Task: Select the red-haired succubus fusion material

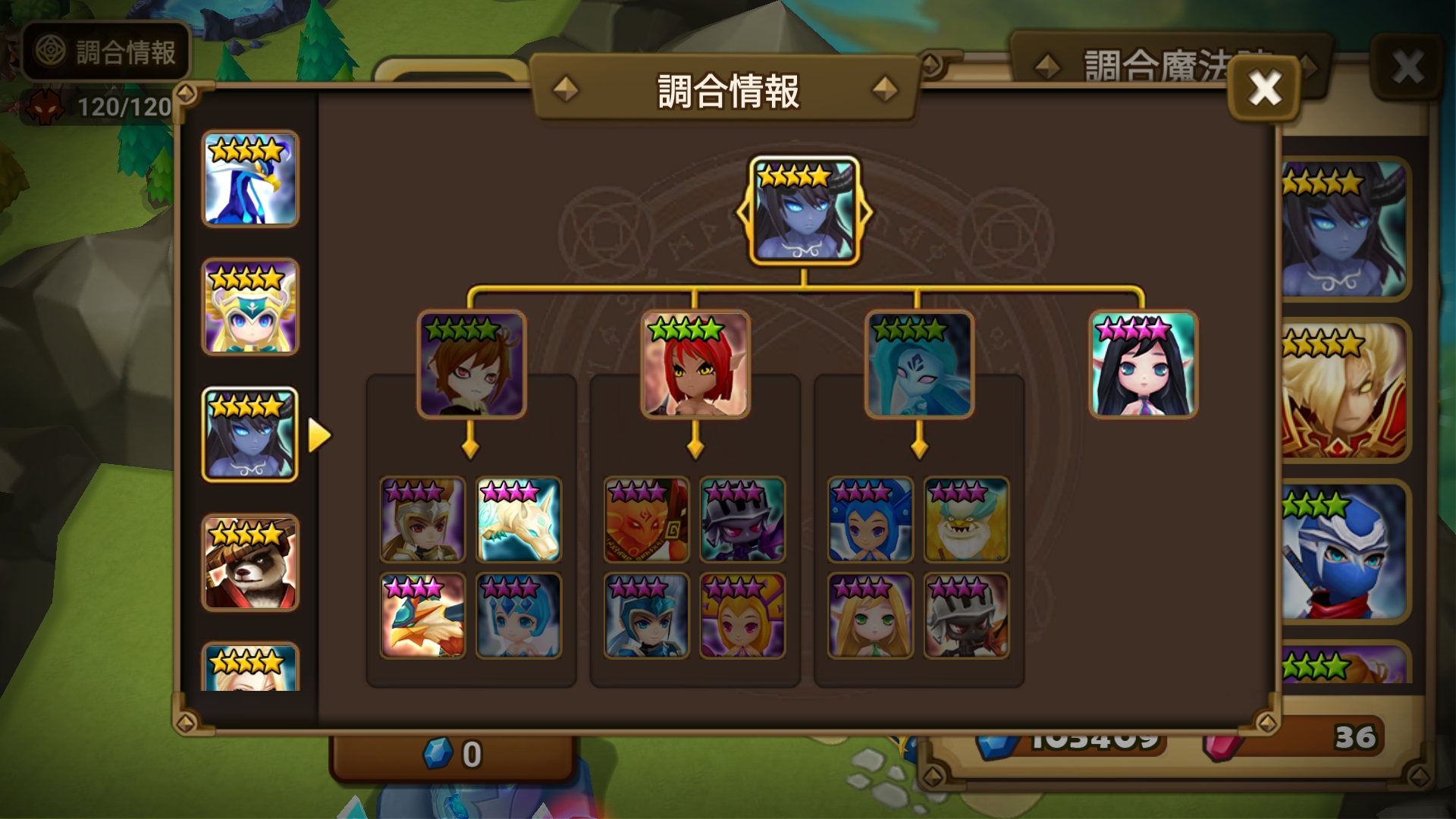Action: (695, 365)
